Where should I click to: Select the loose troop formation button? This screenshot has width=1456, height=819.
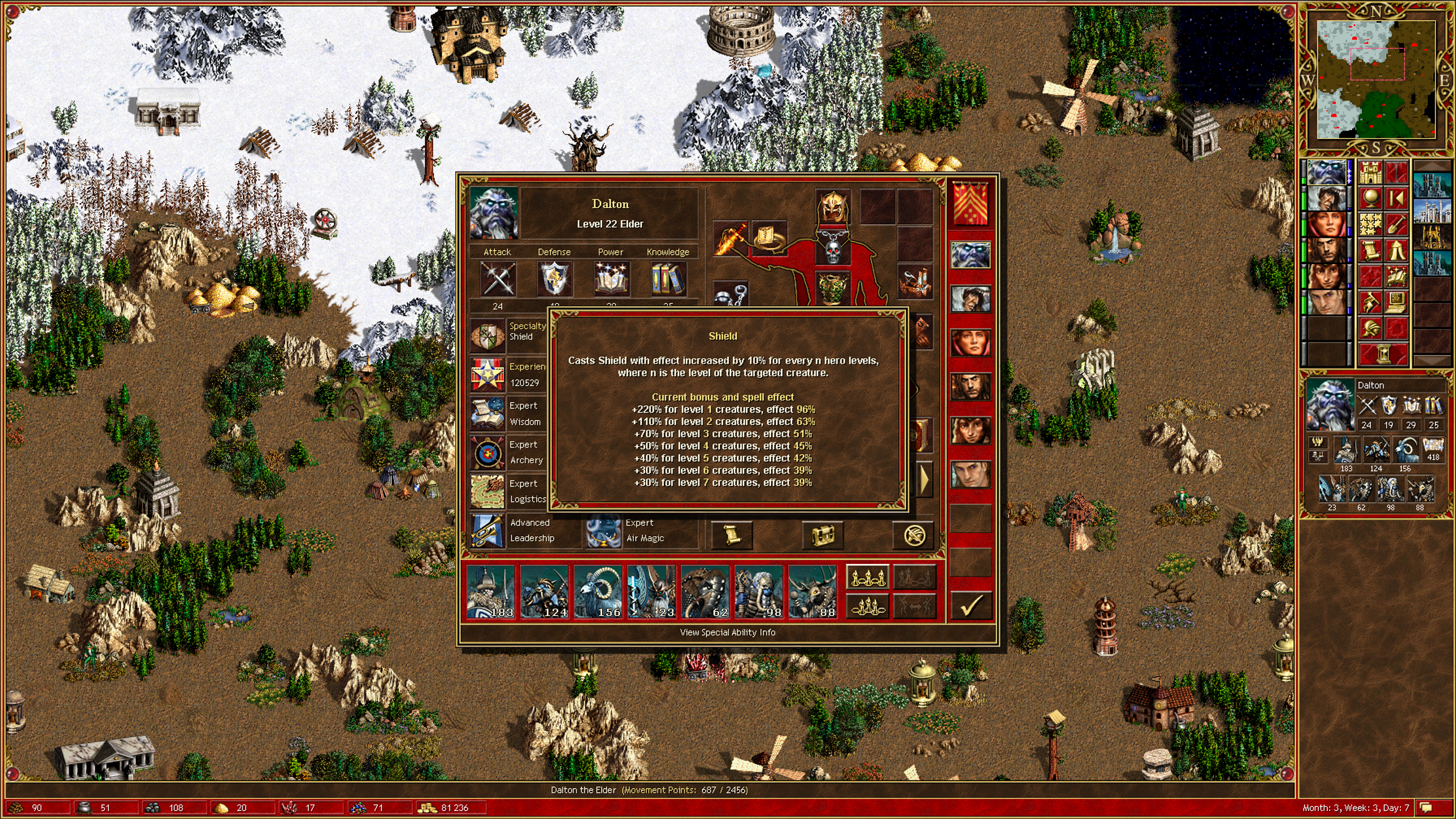pos(867,577)
